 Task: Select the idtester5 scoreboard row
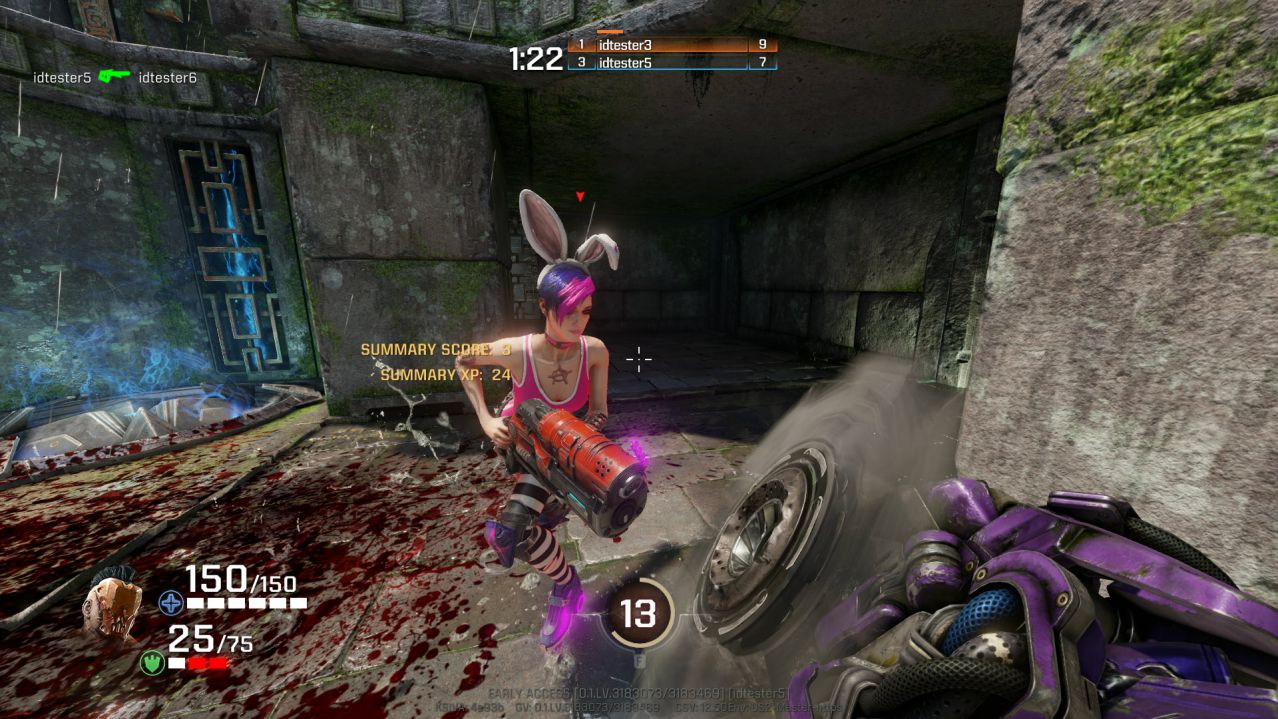(x=671, y=63)
